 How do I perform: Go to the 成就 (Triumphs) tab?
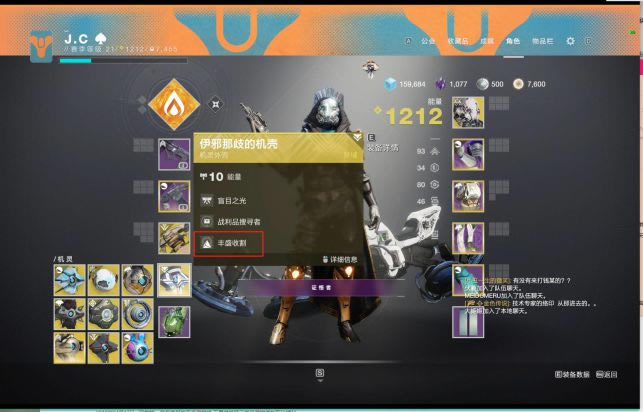point(486,41)
